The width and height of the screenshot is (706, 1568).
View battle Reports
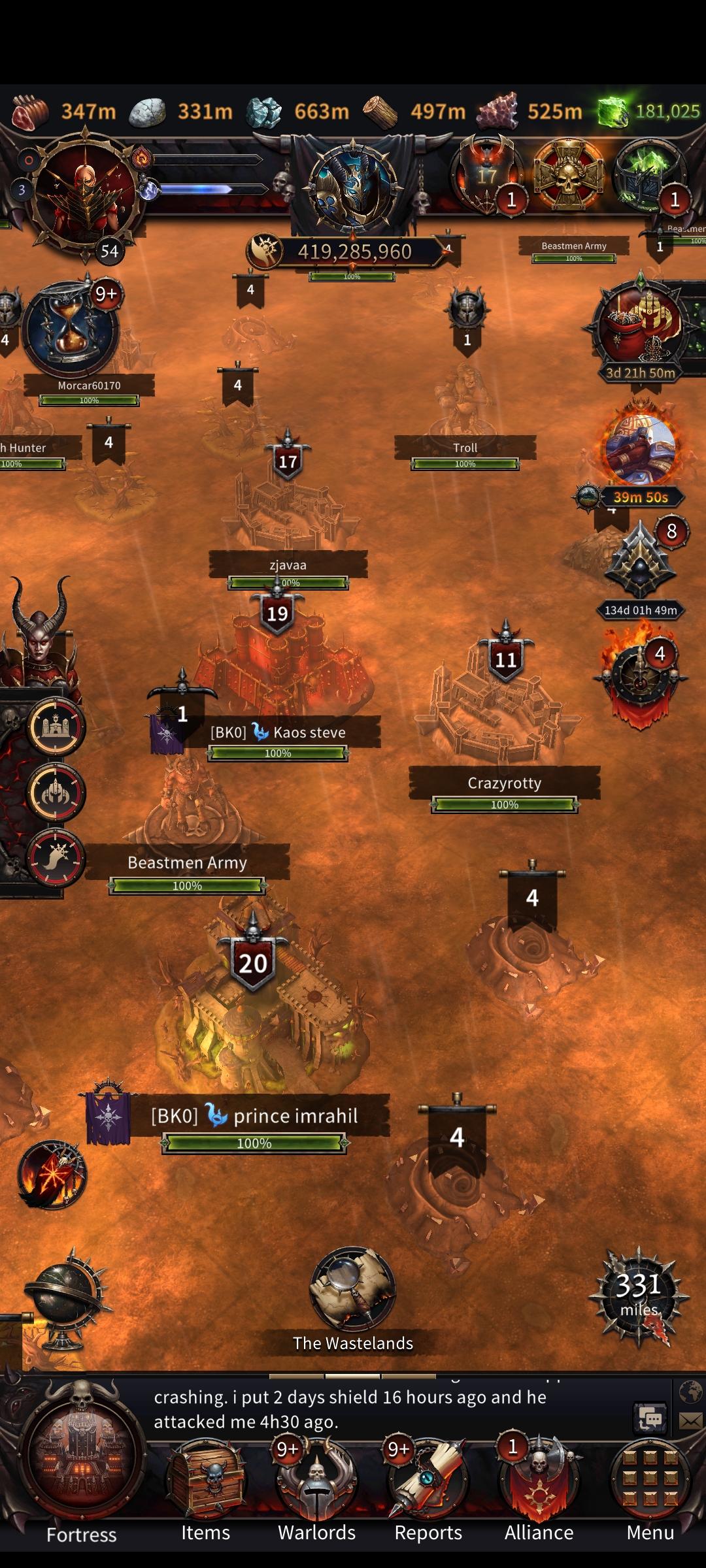pyautogui.click(x=428, y=1480)
